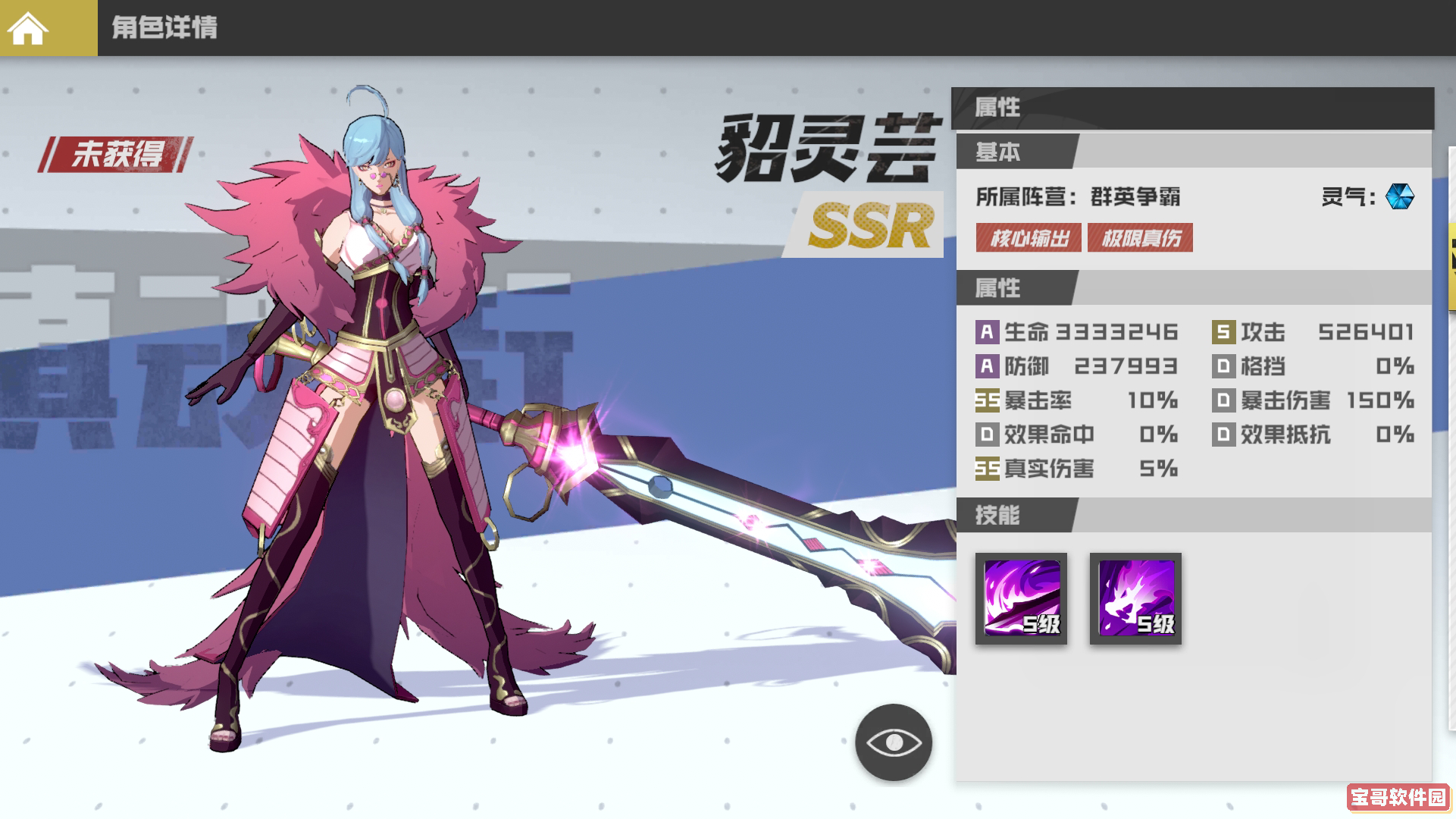Click the D rank icon beside 格挡

[x=1224, y=366]
